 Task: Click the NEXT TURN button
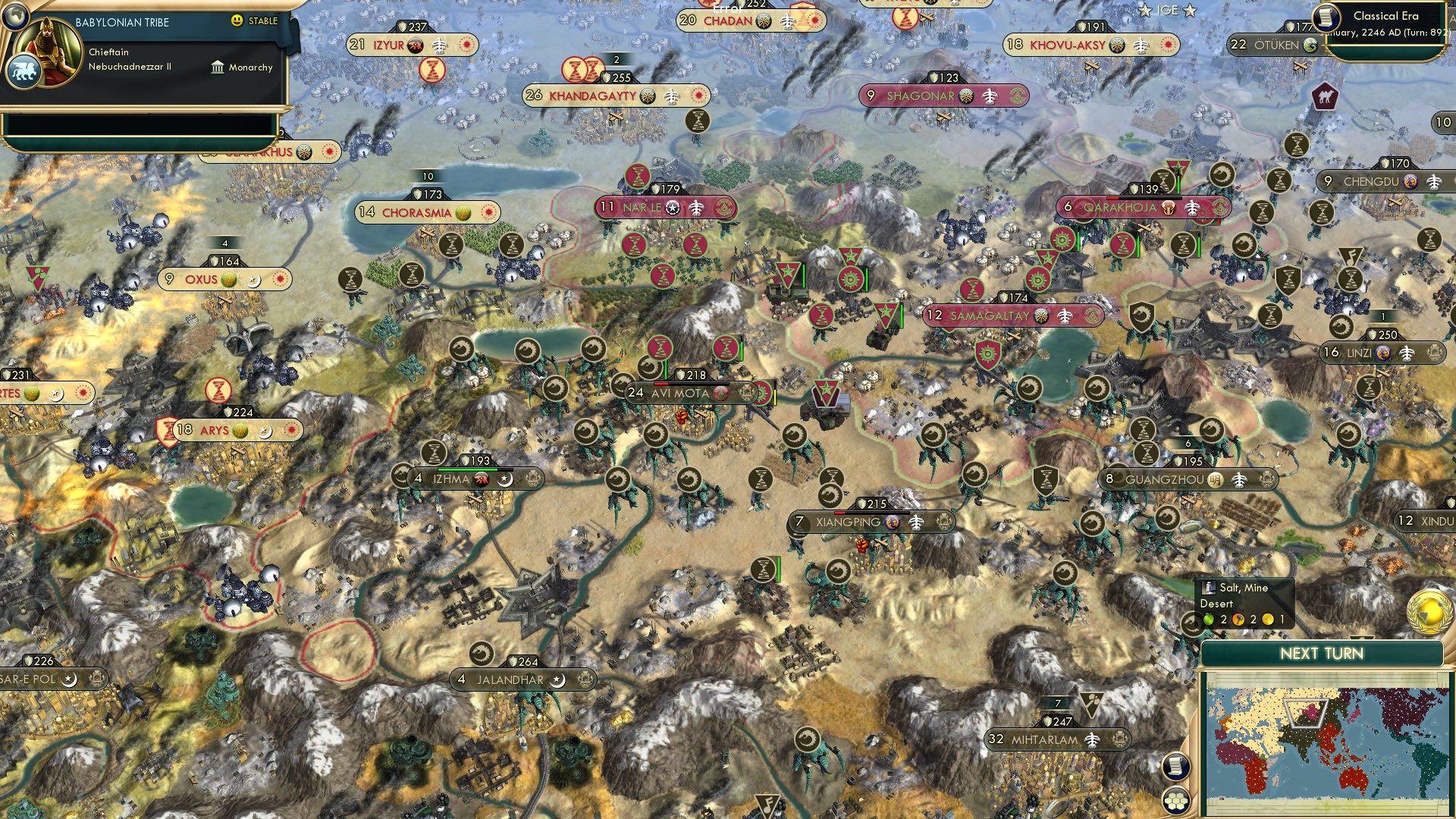(1323, 651)
